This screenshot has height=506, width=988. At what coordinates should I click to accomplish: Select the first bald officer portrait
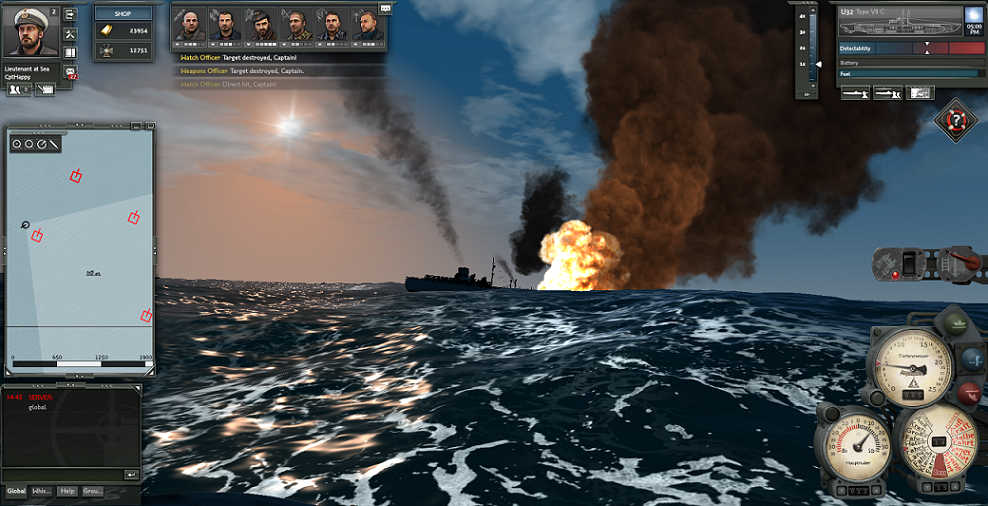(x=191, y=26)
